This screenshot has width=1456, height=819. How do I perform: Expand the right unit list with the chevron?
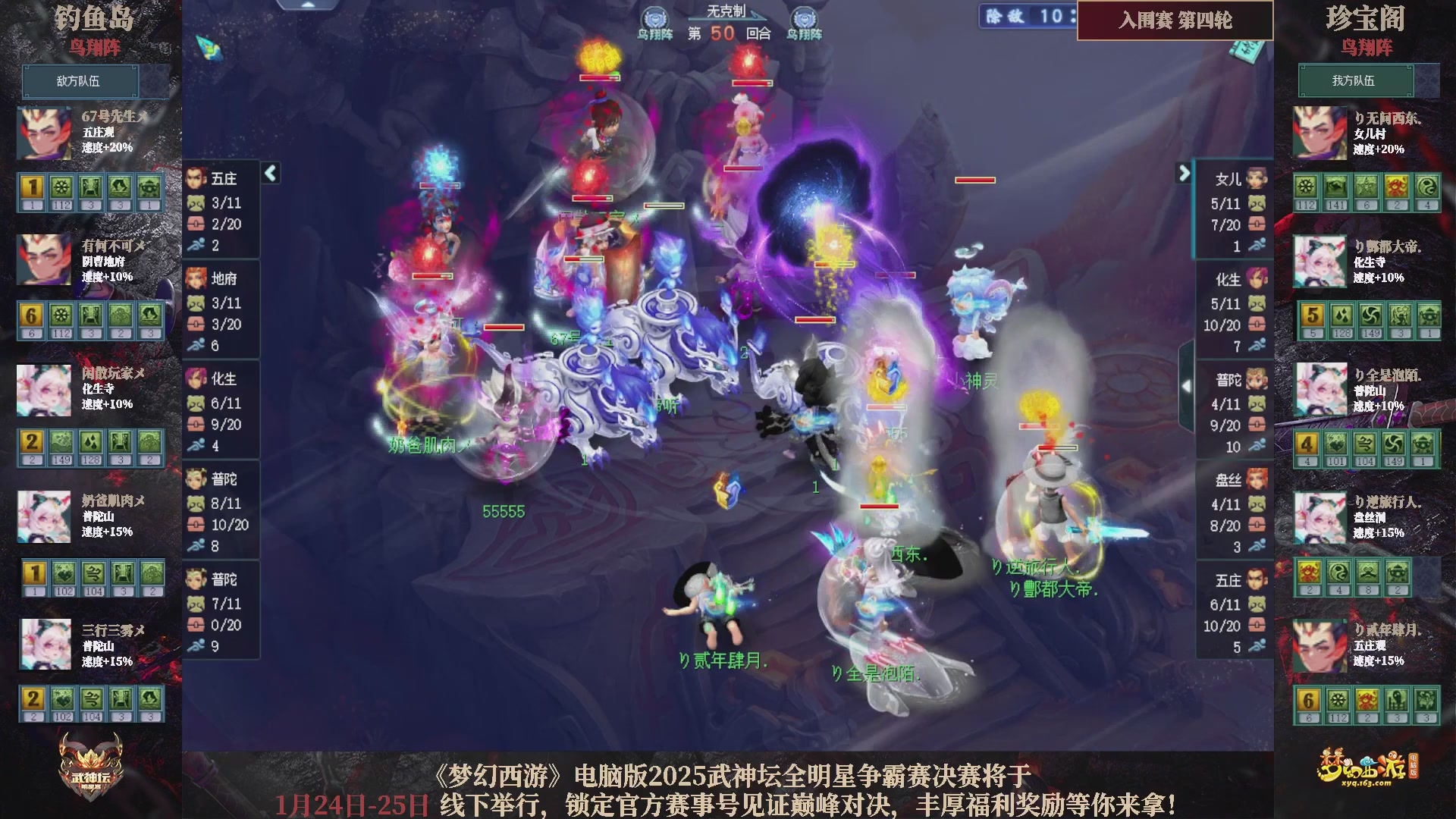1183,173
